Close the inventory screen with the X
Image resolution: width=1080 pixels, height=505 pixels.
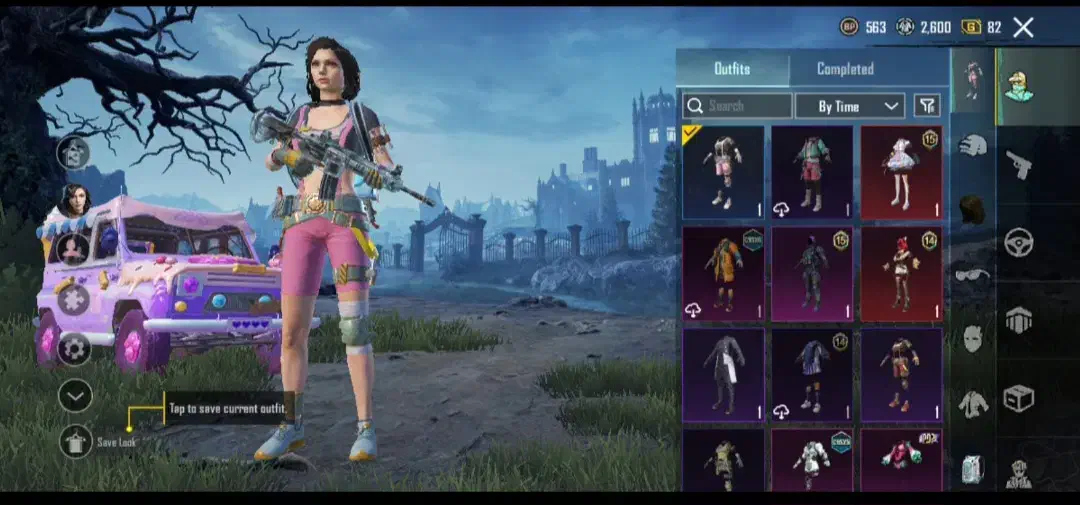click(1023, 28)
